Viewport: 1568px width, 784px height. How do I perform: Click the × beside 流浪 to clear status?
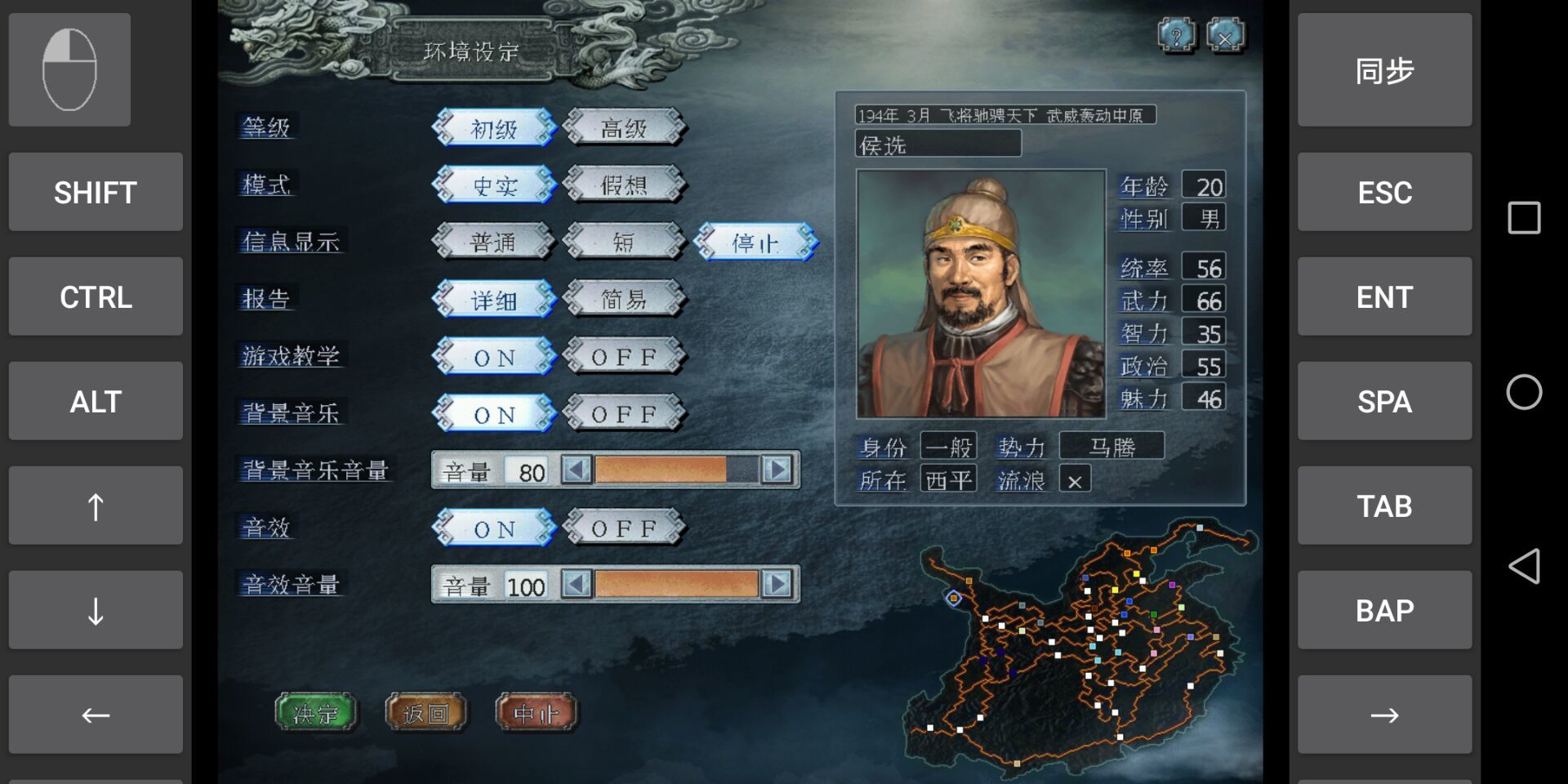click(x=1074, y=479)
